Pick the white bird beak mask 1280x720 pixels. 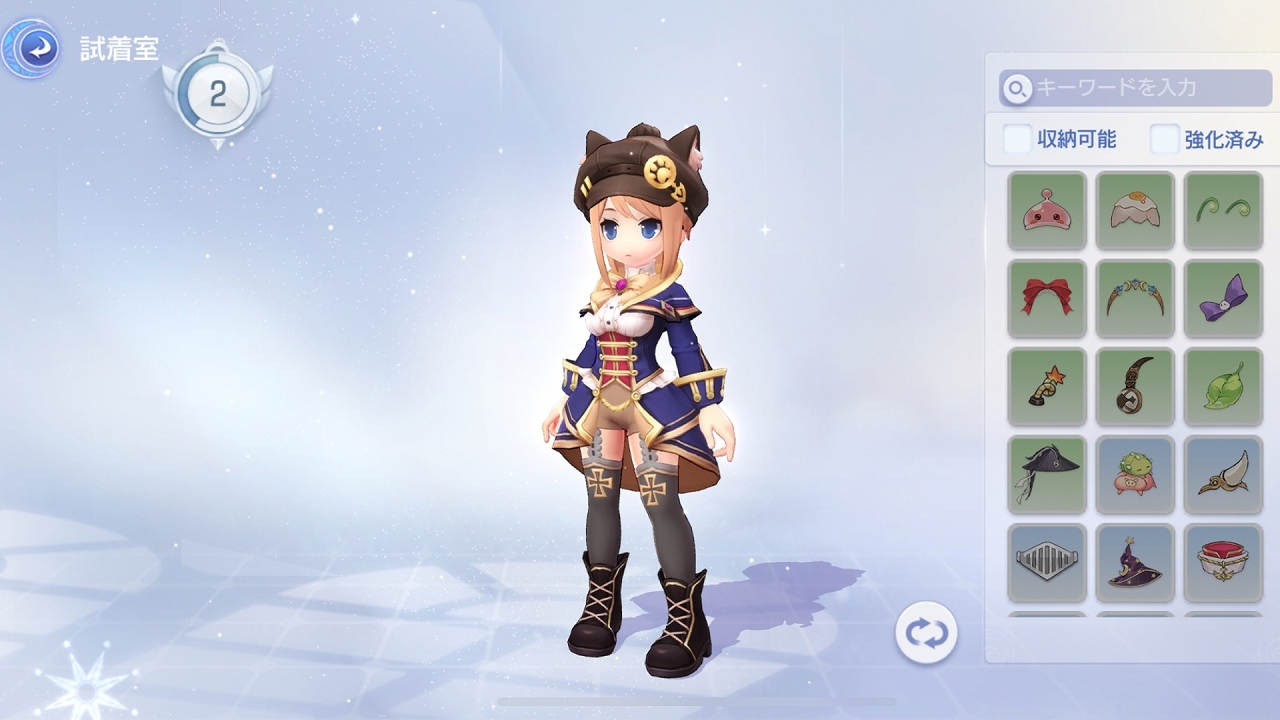[x=1223, y=474]
